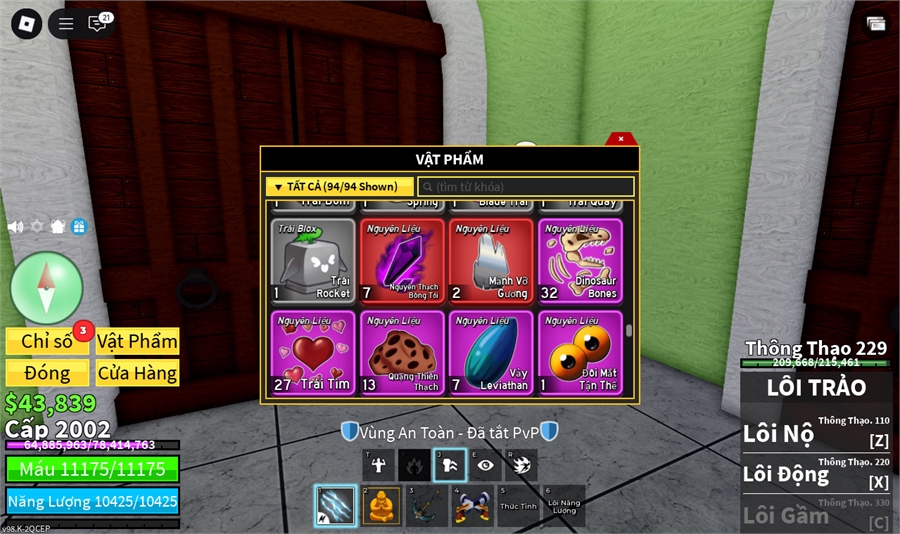Open the Roblox chat overlay
Screen dimensions: 900x534
97,24
